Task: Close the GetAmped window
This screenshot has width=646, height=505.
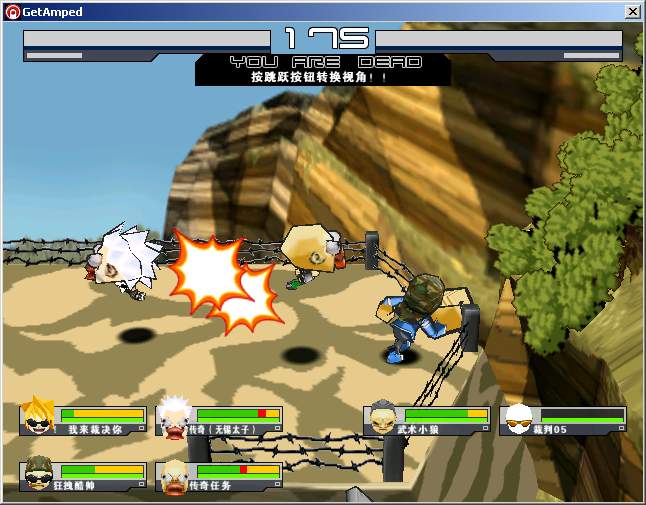Action: click(632, 12)
